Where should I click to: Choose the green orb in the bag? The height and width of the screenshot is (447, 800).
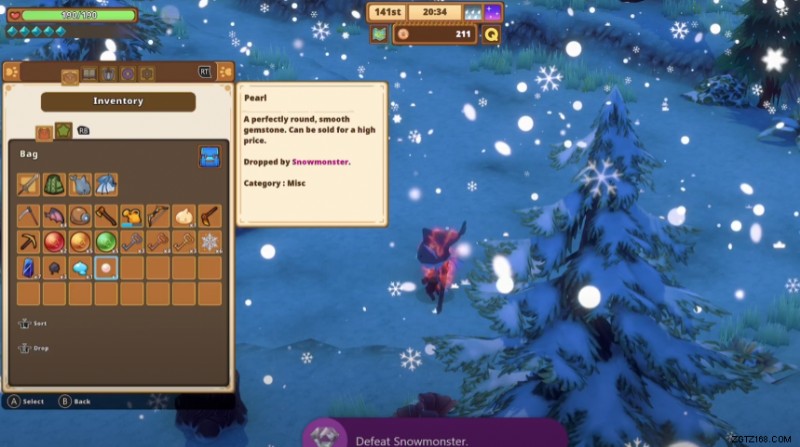(106, 242)
